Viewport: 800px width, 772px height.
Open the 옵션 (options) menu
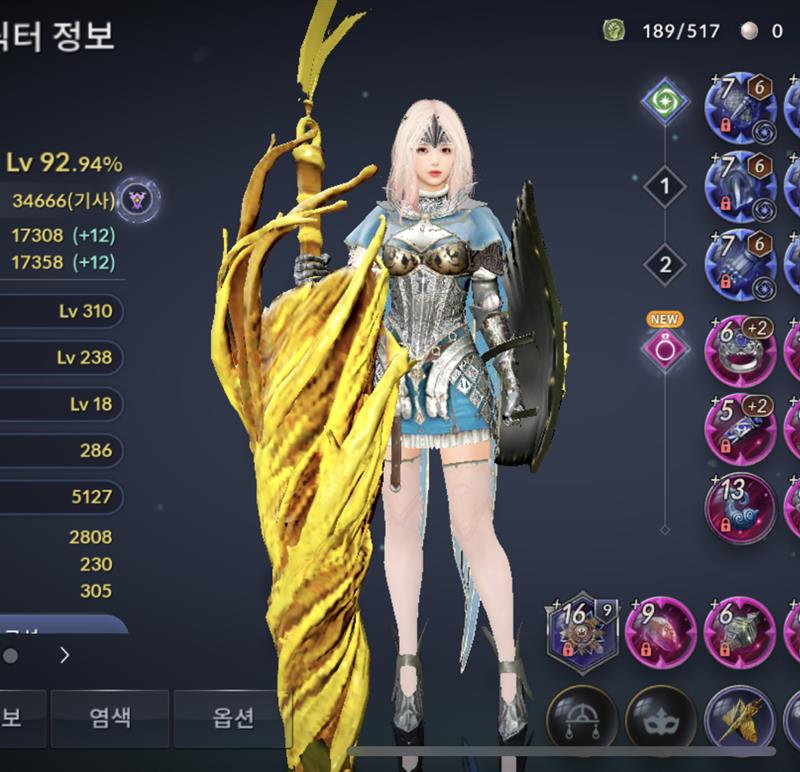click(x=231, y=717)
